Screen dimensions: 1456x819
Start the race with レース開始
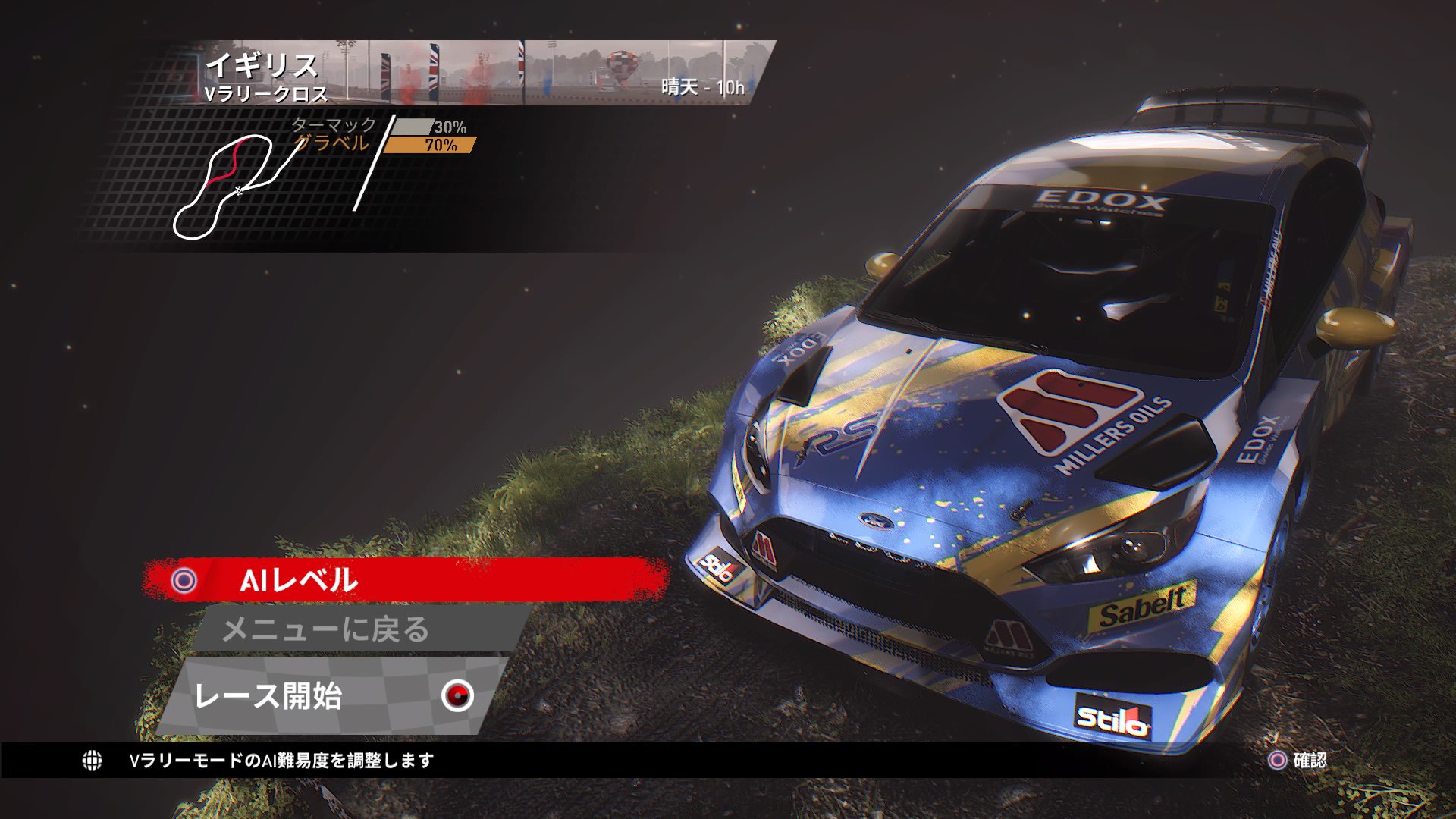pyautogui.click(x=334, y=695)
